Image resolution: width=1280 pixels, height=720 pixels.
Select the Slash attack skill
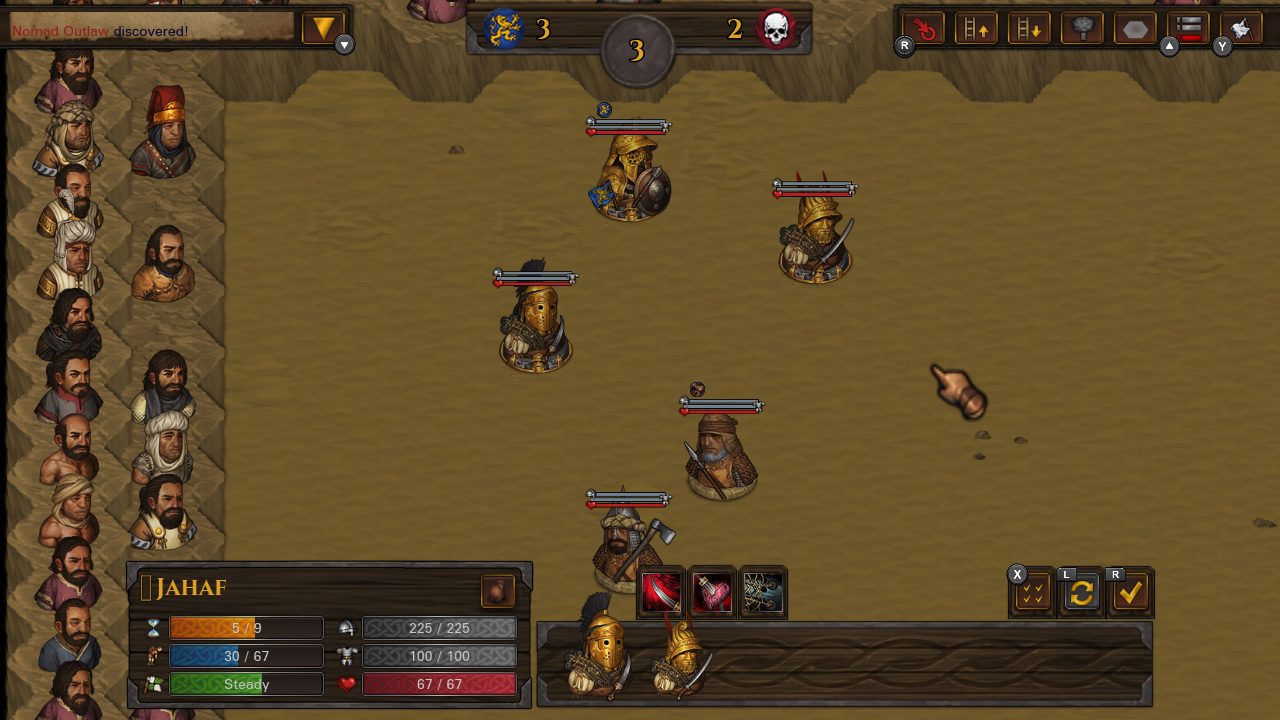[x=660, y=592]
